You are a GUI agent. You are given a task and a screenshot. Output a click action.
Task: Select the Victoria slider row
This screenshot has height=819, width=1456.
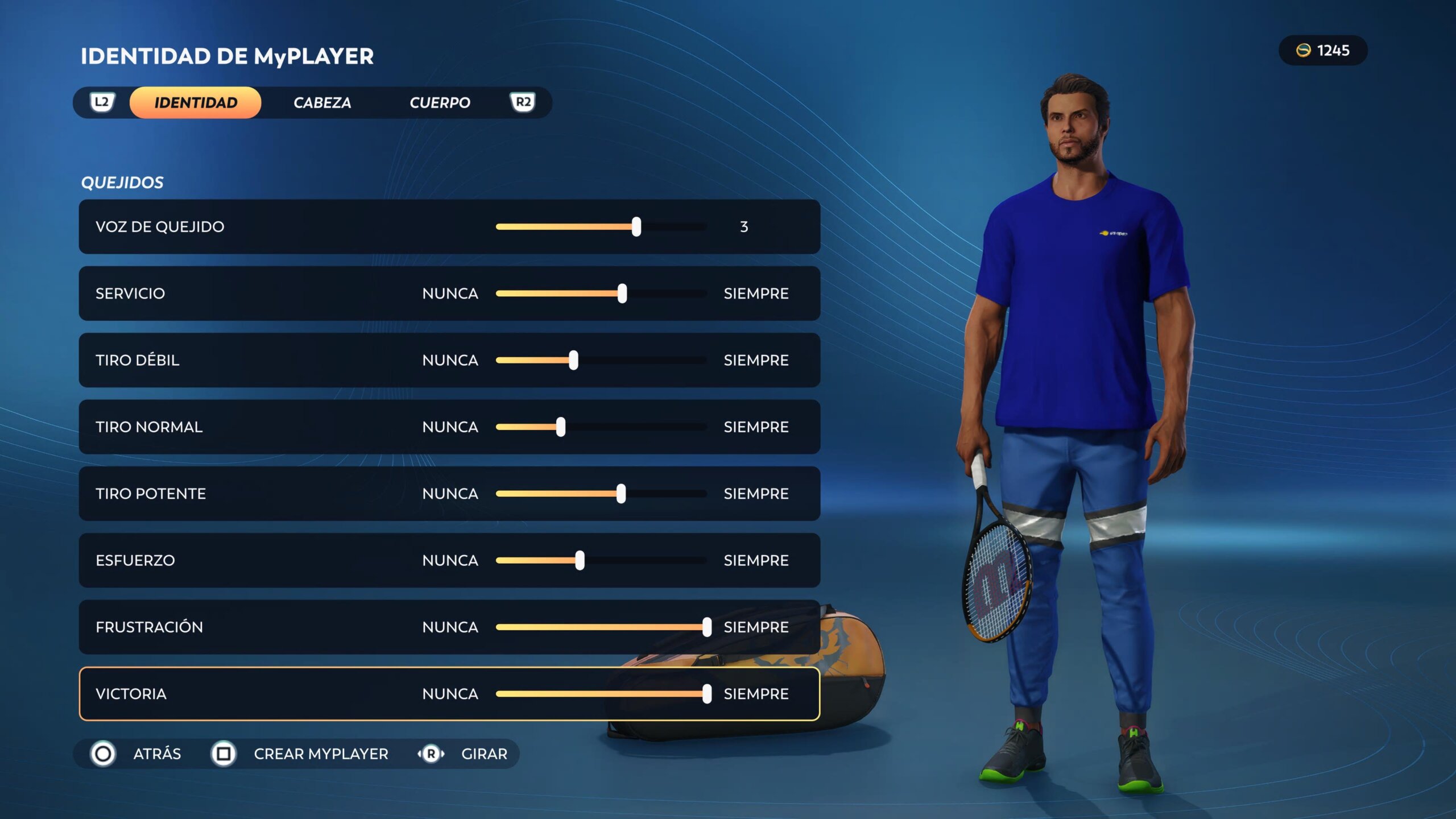(x=449, y=694)
